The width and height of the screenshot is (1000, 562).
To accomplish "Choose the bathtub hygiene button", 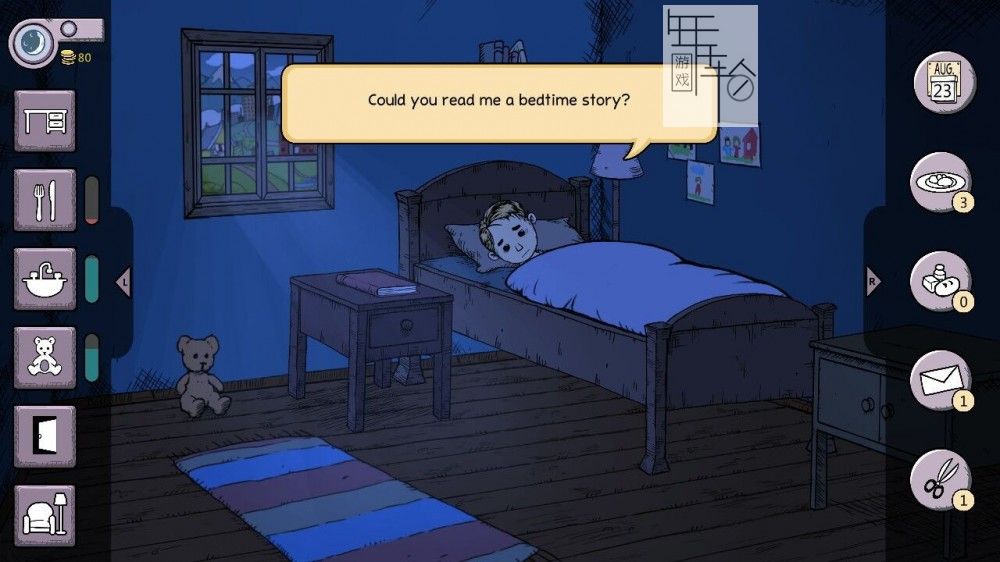I will [45, 278].
